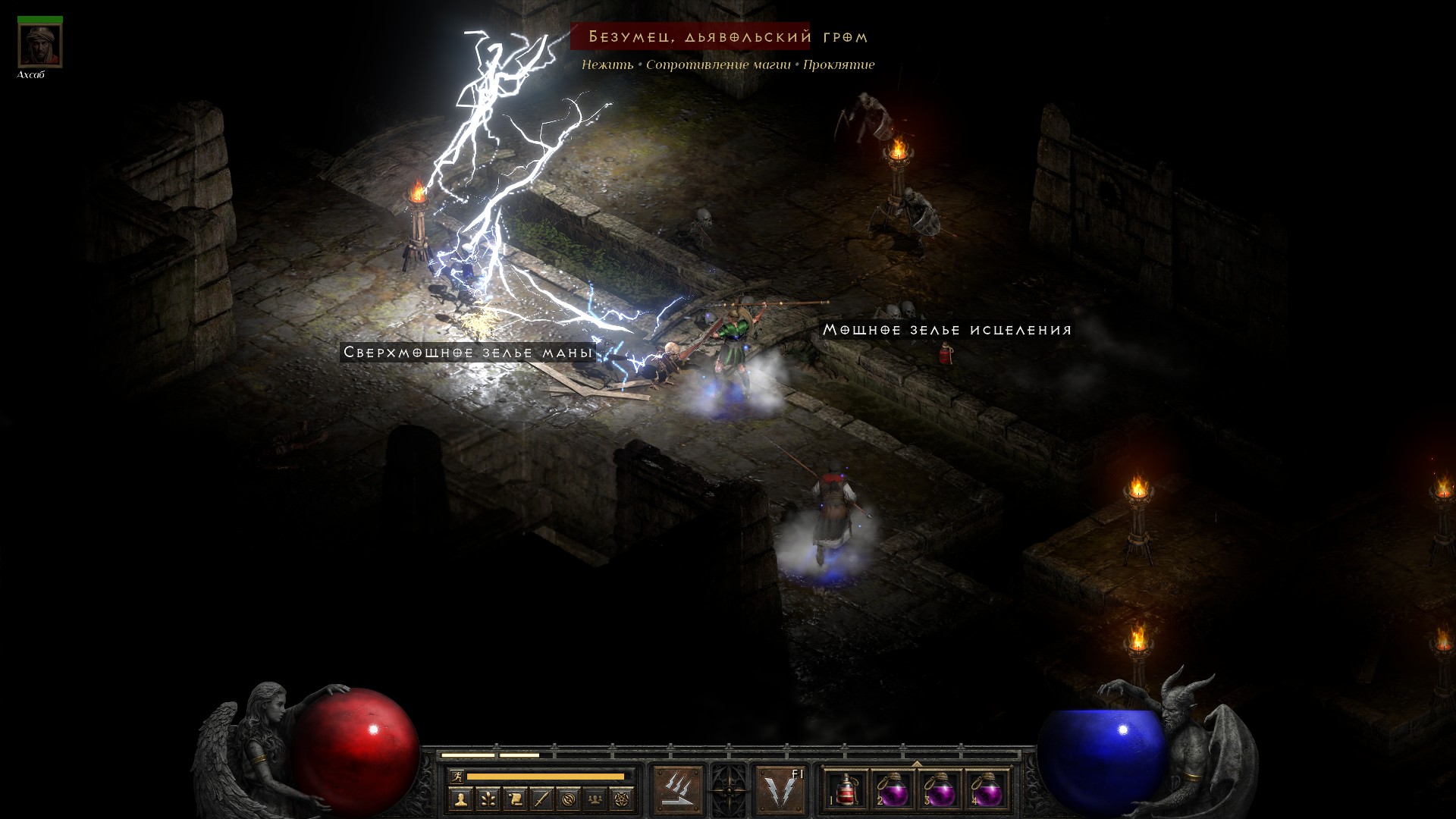Select the right-click lightning skill slot
This screenshot has height=819, width=1456.
tap(781, 789)
